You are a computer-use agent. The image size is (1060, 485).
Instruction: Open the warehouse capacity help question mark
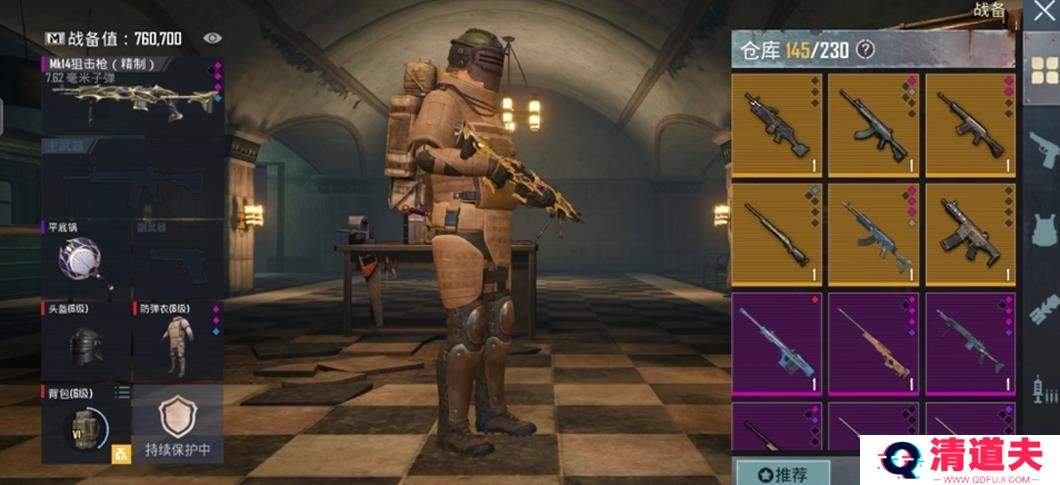pos(865,48)
